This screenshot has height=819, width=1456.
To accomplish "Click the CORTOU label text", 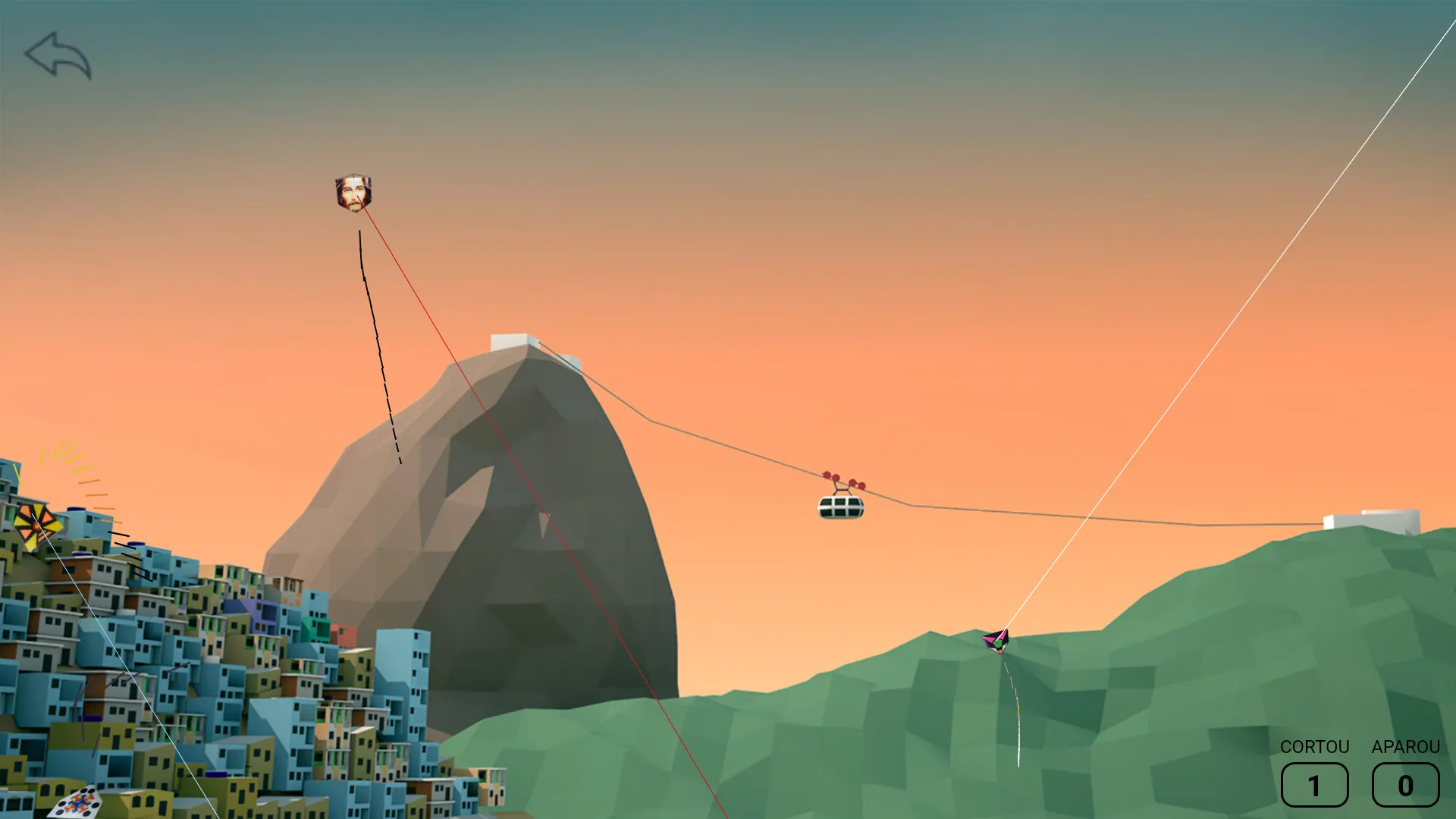I will coord(1314,747).
